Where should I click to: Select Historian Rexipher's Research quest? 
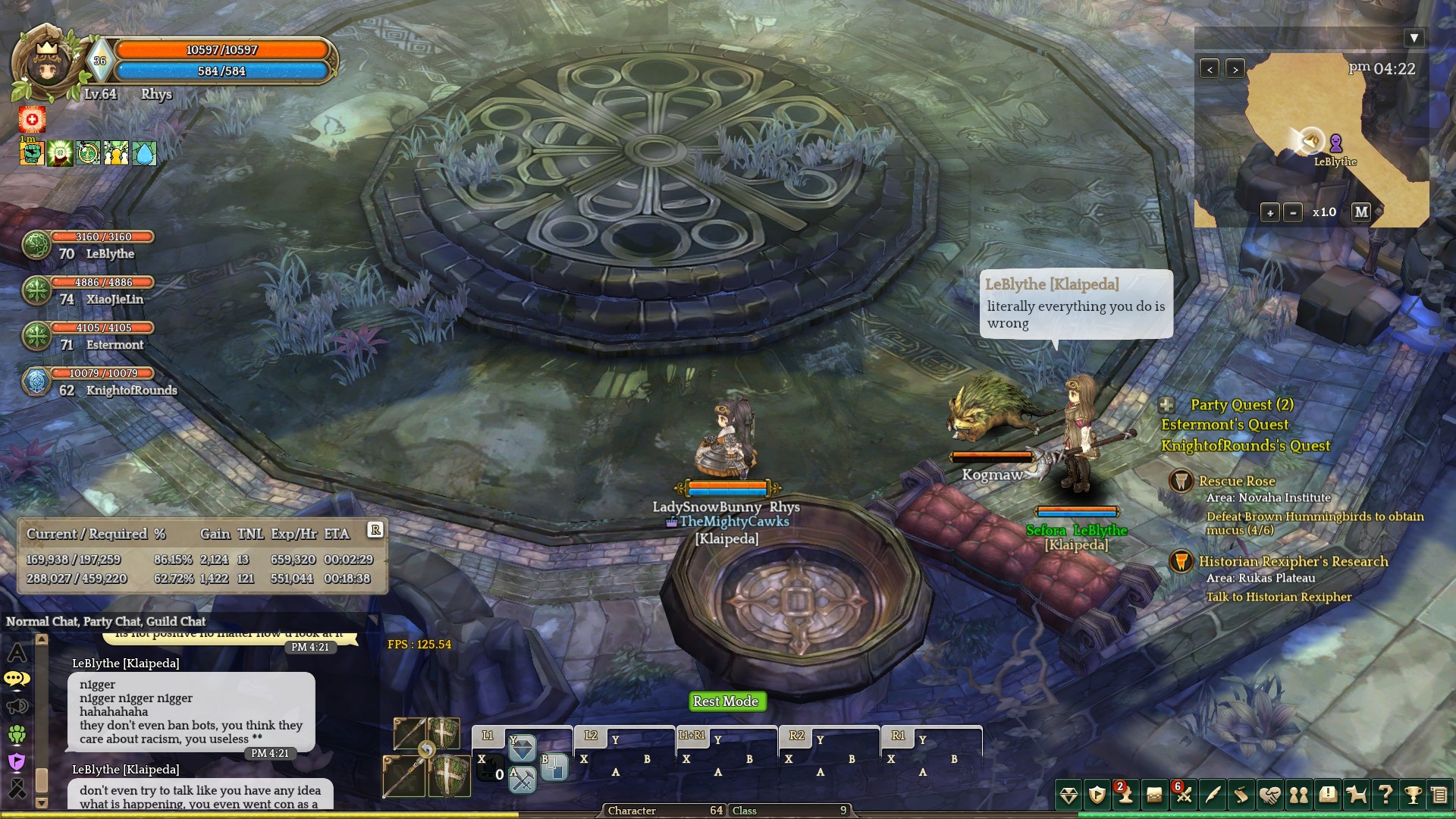click(1293, 561)
